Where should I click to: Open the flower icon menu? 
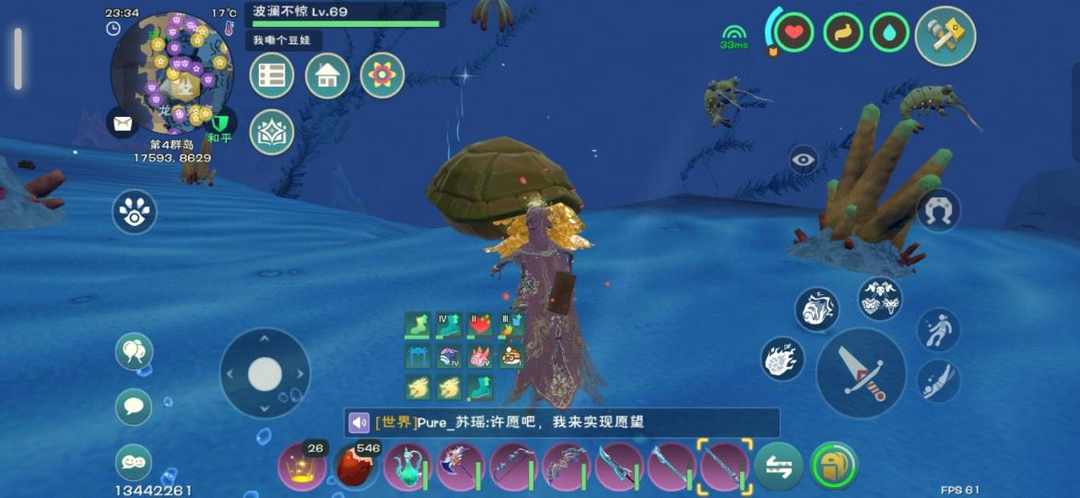click(x=382, y=76)
